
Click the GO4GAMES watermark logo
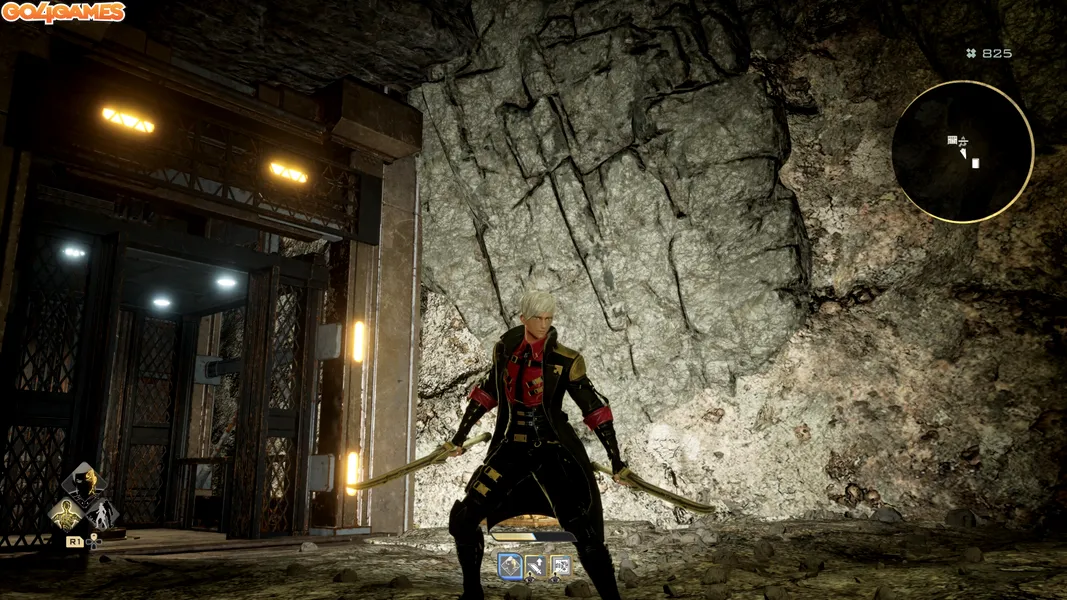point(63,12)
